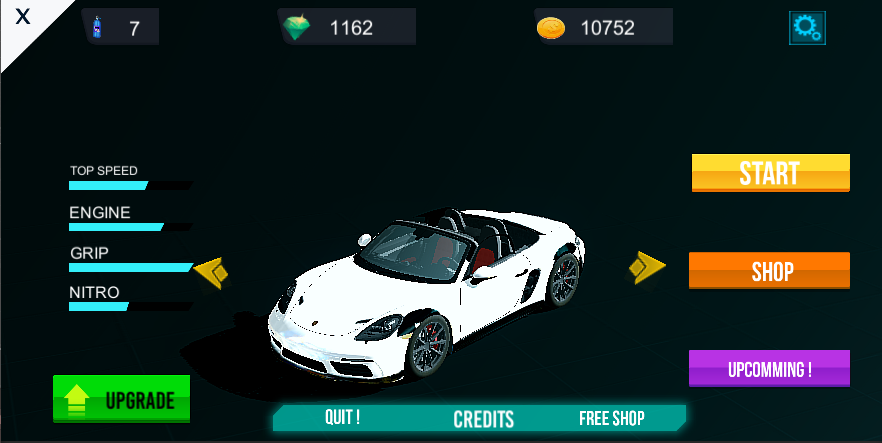Close the garage screen with the X

click(22, 18)
